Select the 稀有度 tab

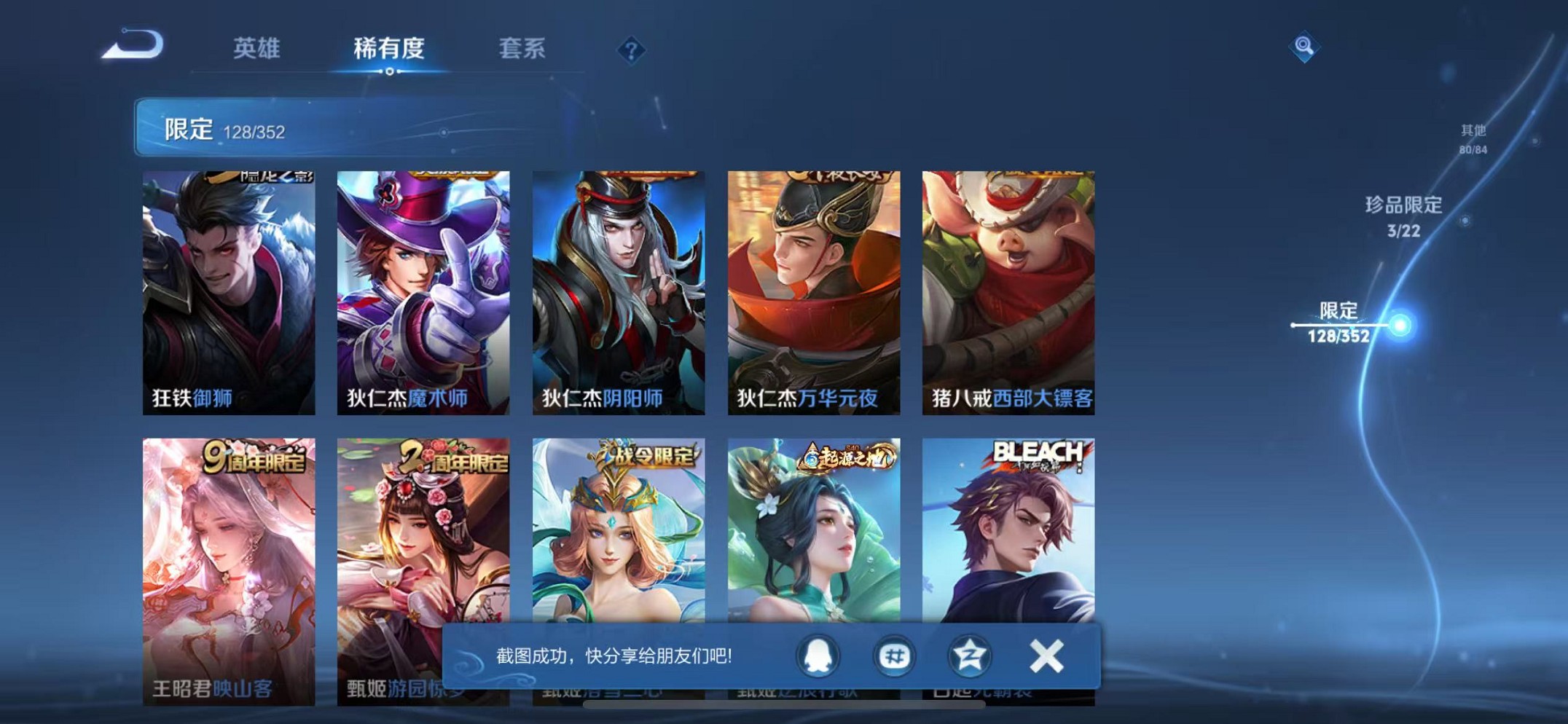[391, 50]
